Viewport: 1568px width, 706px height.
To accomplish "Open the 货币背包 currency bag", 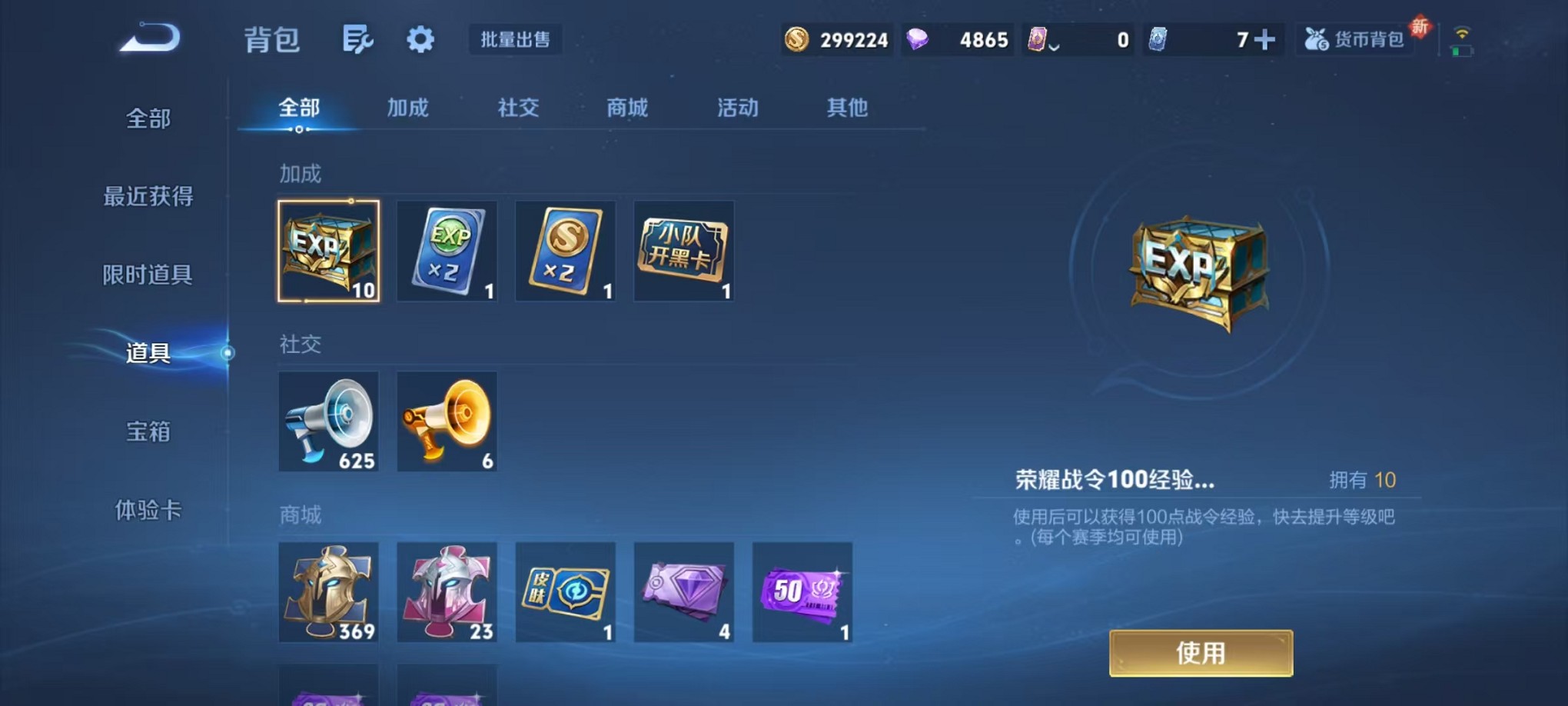I will (x=1355, y=38).
